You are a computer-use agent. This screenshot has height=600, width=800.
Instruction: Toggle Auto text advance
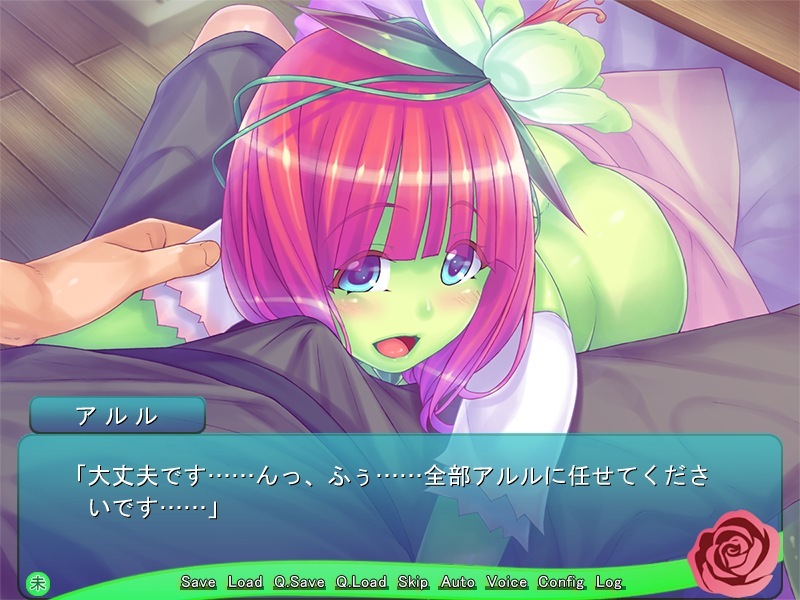(x=458, y=582)
